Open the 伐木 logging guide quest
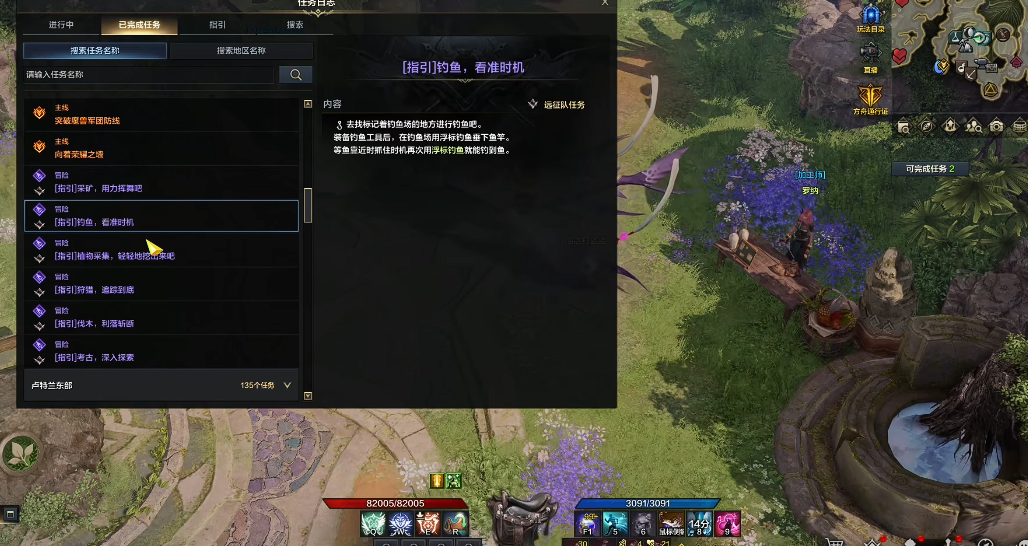The width and height of the screenshot is (1028, 546). 160,317
